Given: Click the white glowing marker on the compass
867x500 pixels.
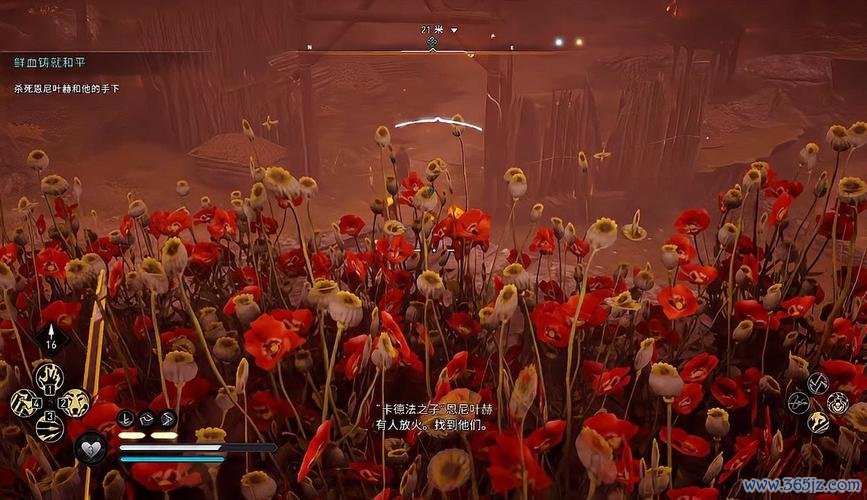Looking at the screenshot, I should (559, 42).
